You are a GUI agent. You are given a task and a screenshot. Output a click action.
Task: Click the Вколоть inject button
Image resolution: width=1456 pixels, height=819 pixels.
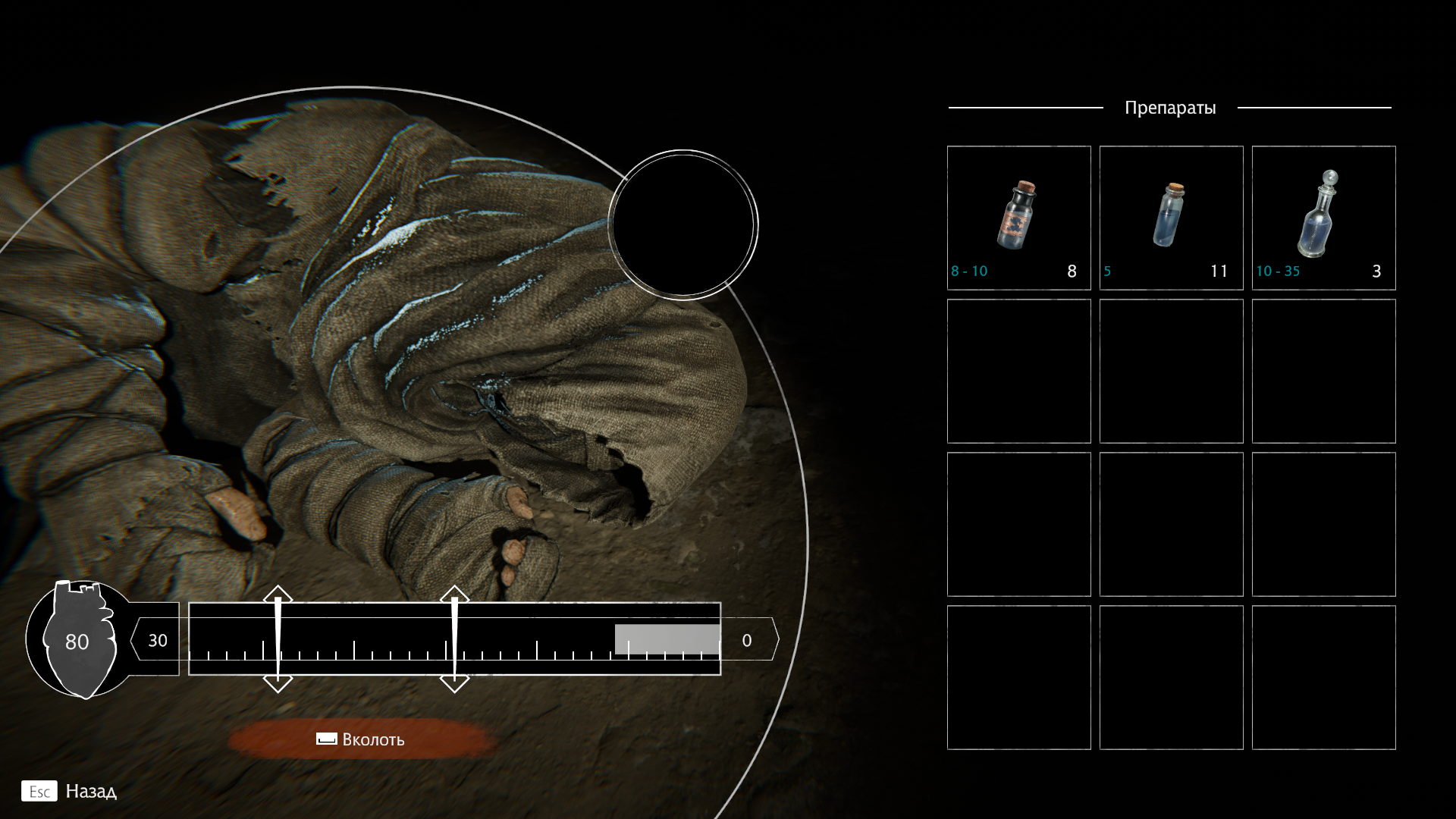click(361, 739)
